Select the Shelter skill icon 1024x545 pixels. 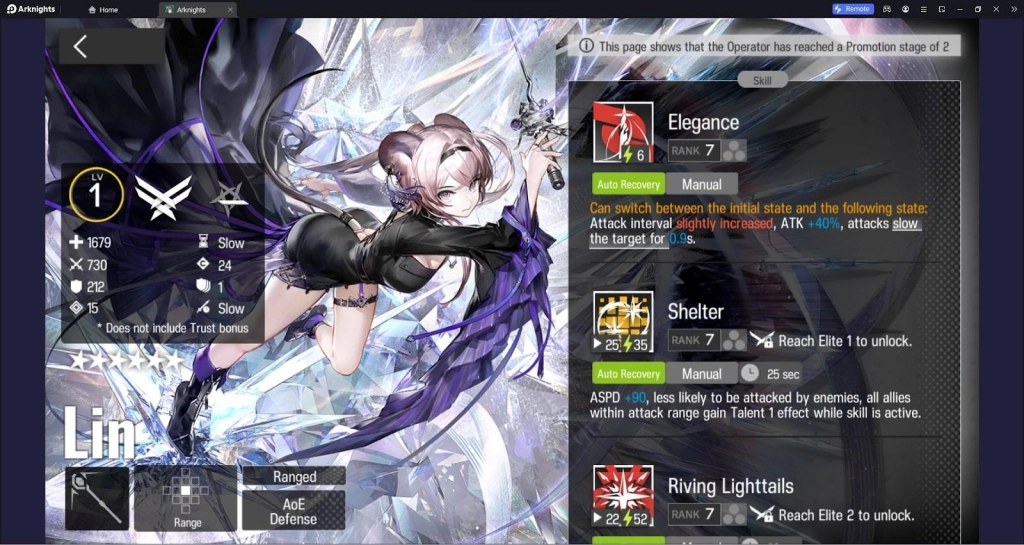622,322
